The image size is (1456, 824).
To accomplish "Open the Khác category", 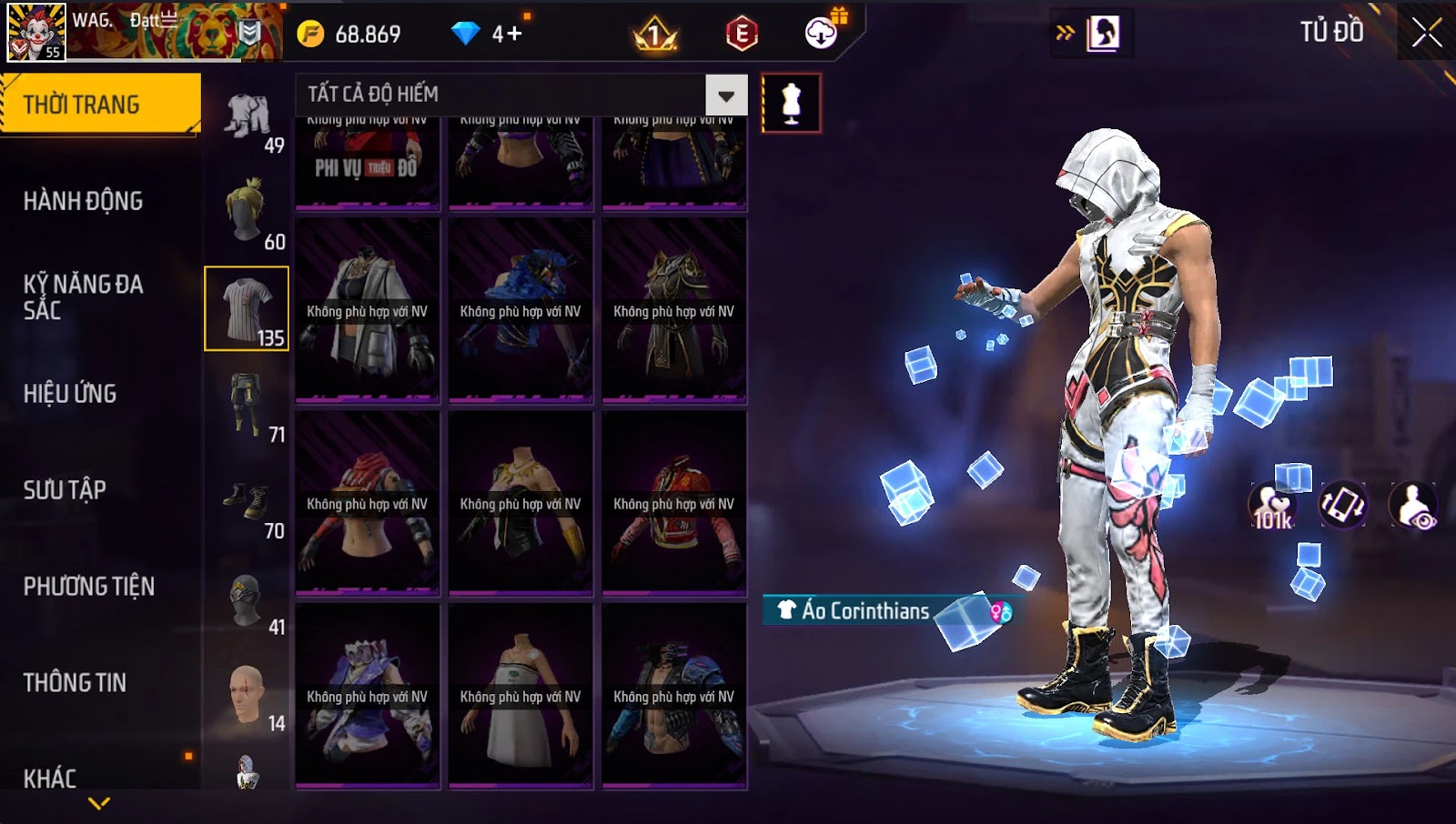I will [x=50, y=779].
